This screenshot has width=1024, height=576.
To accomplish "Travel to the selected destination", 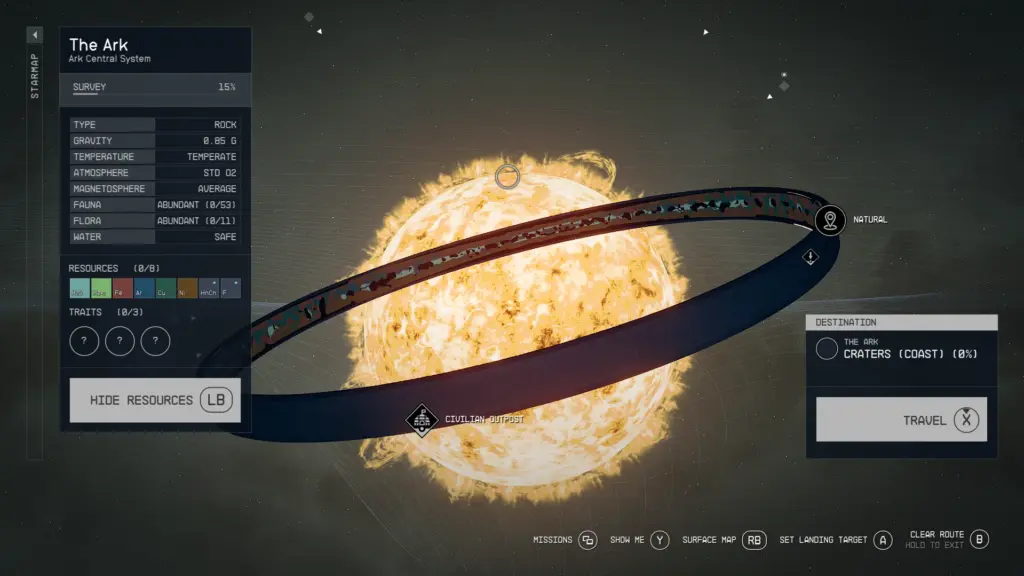I will click(x=901, y=420).
